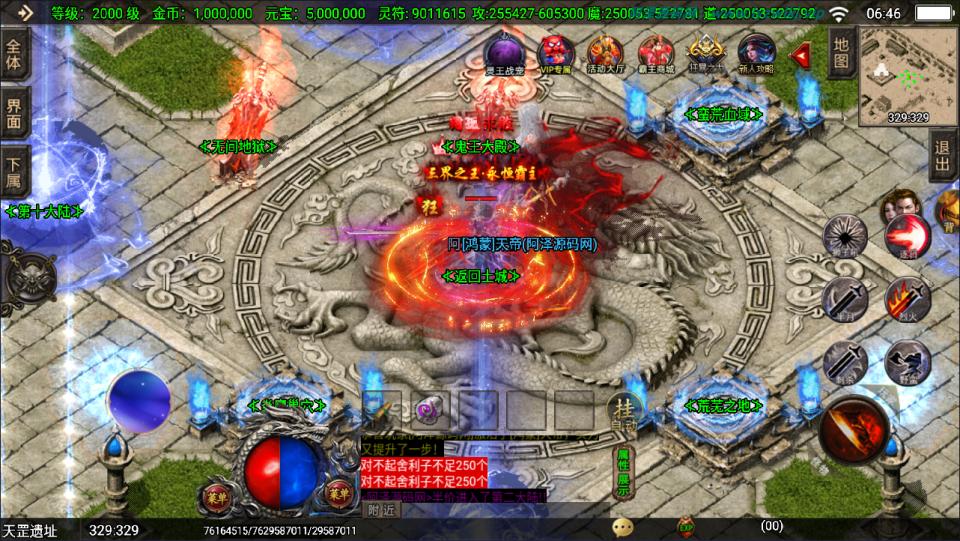Open the chat speech-bubble icon
The width and height of the screenshot is (960, 541).
623,525
